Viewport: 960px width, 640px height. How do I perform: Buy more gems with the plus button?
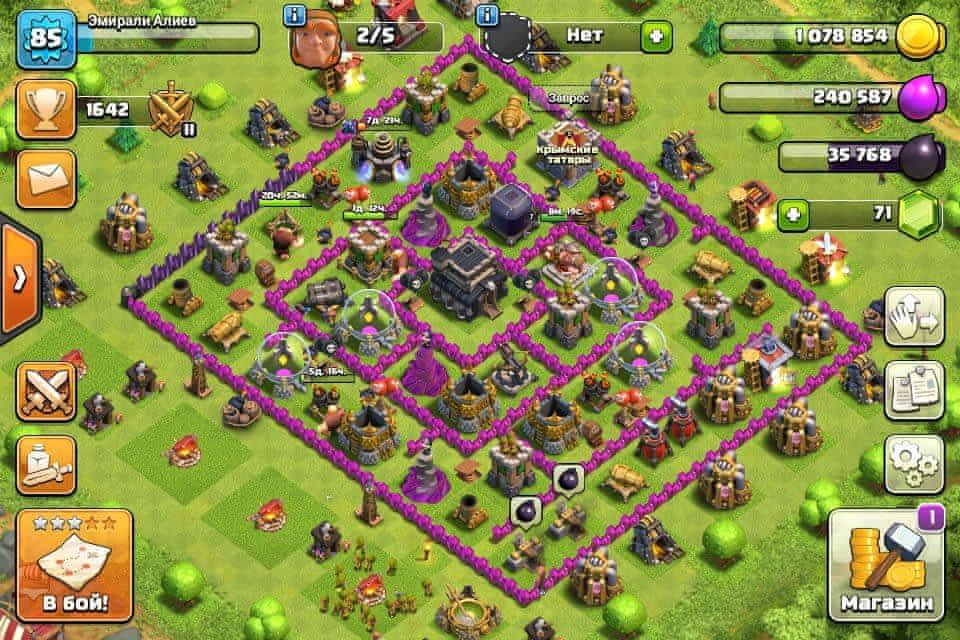794,214
